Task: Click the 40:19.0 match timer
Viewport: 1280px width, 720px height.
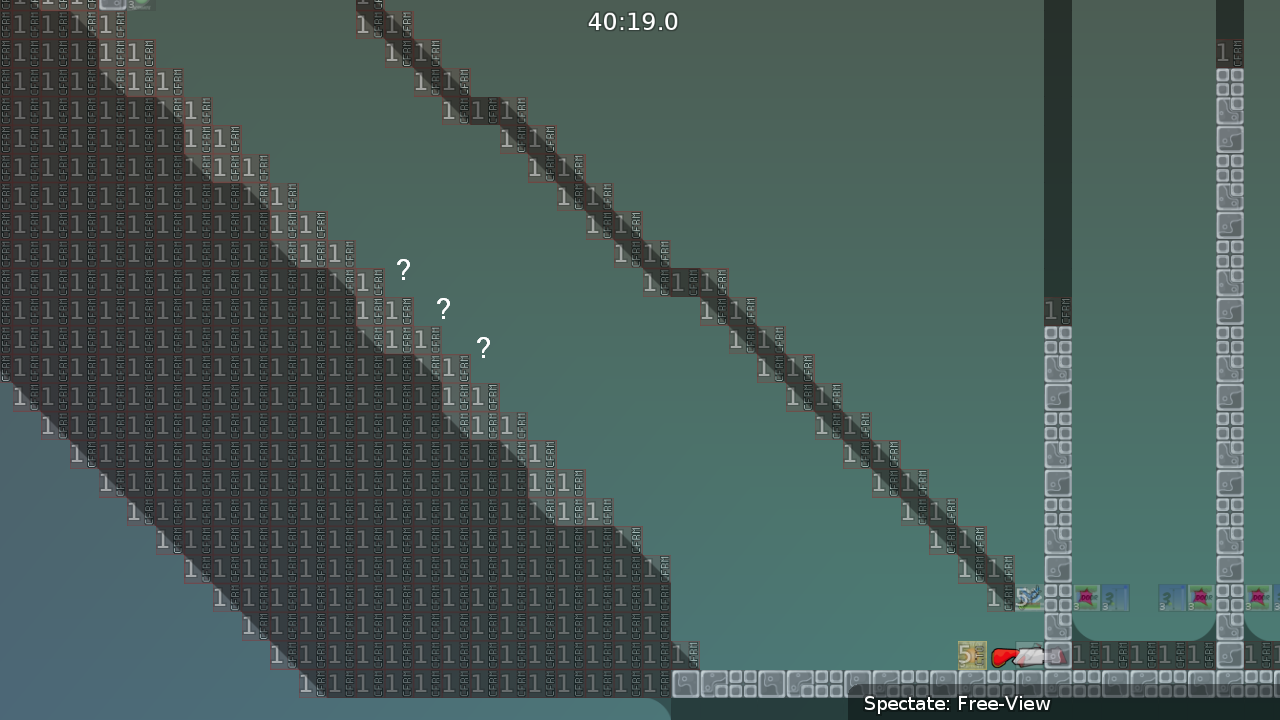Action: click(632, 21)
